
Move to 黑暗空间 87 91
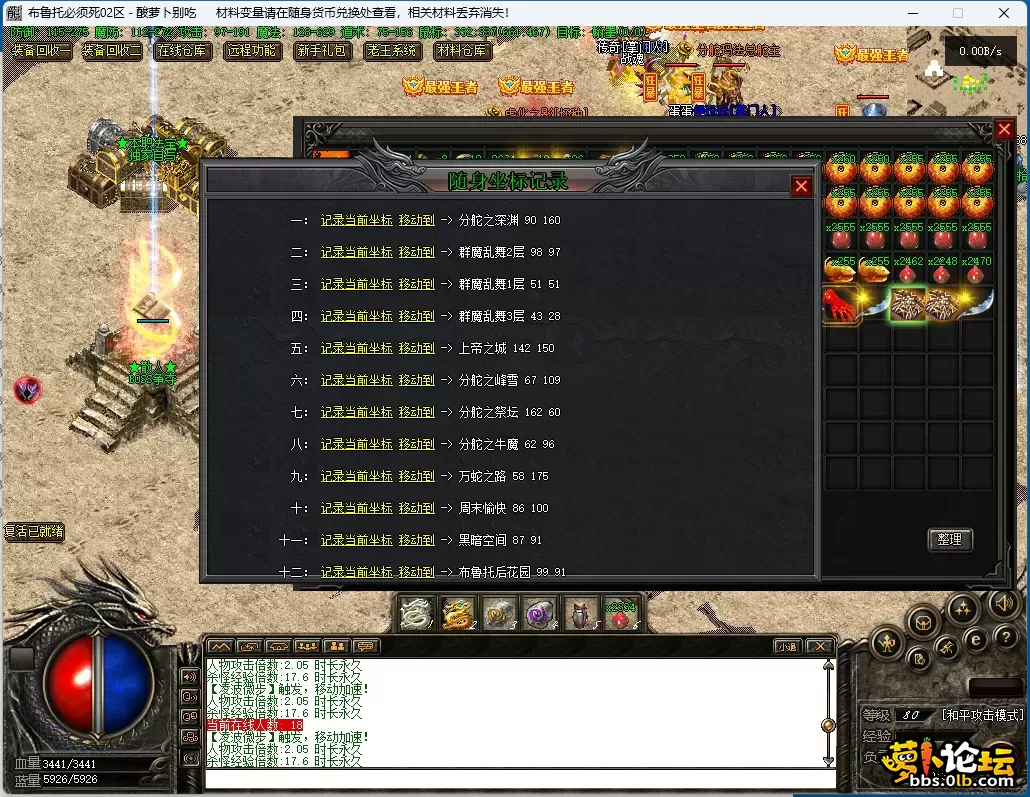pos(416,540)
